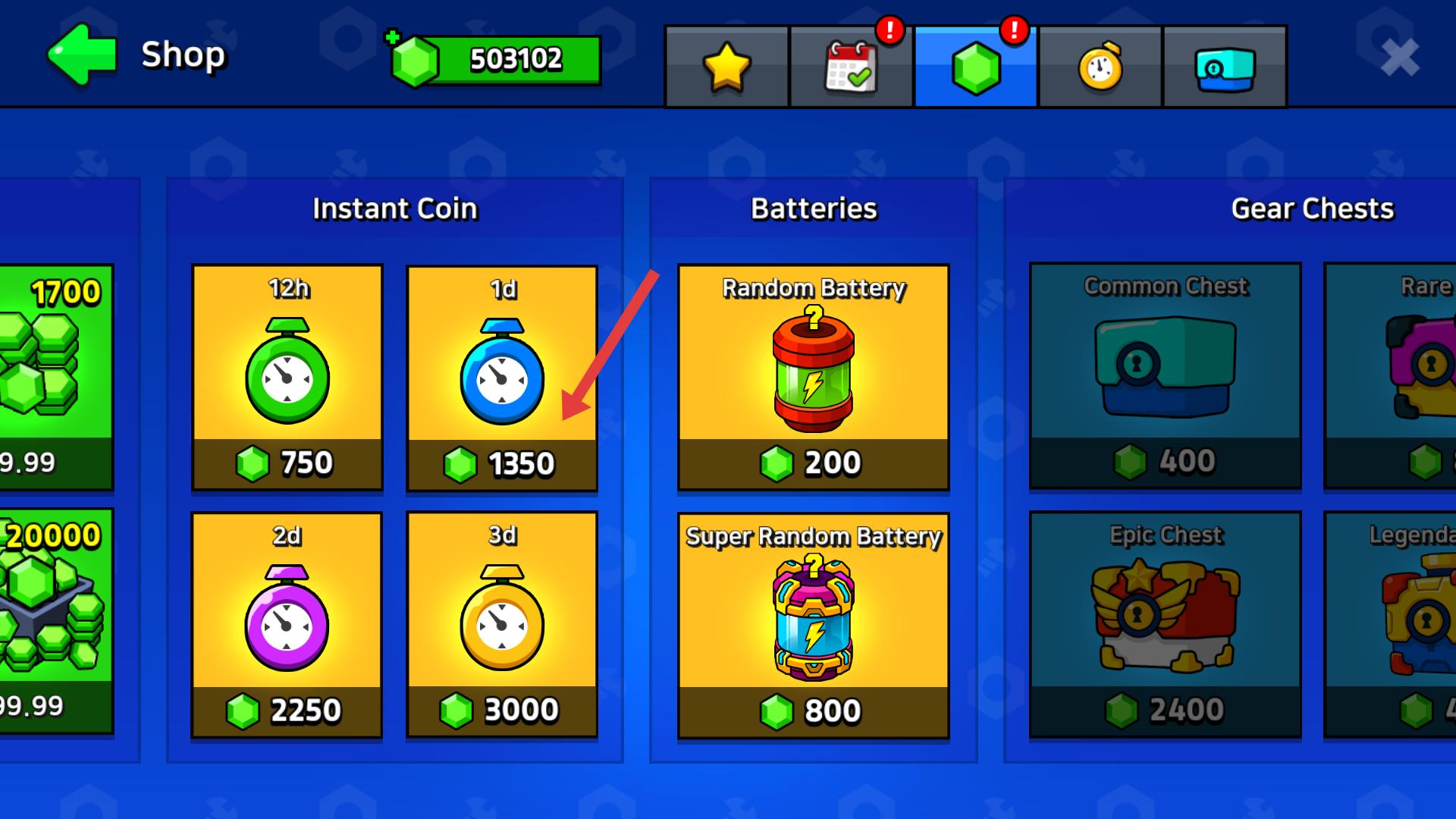Close the shop with the X
The height and width of the screenshot is (819, 1456).
pos(1399,58)
